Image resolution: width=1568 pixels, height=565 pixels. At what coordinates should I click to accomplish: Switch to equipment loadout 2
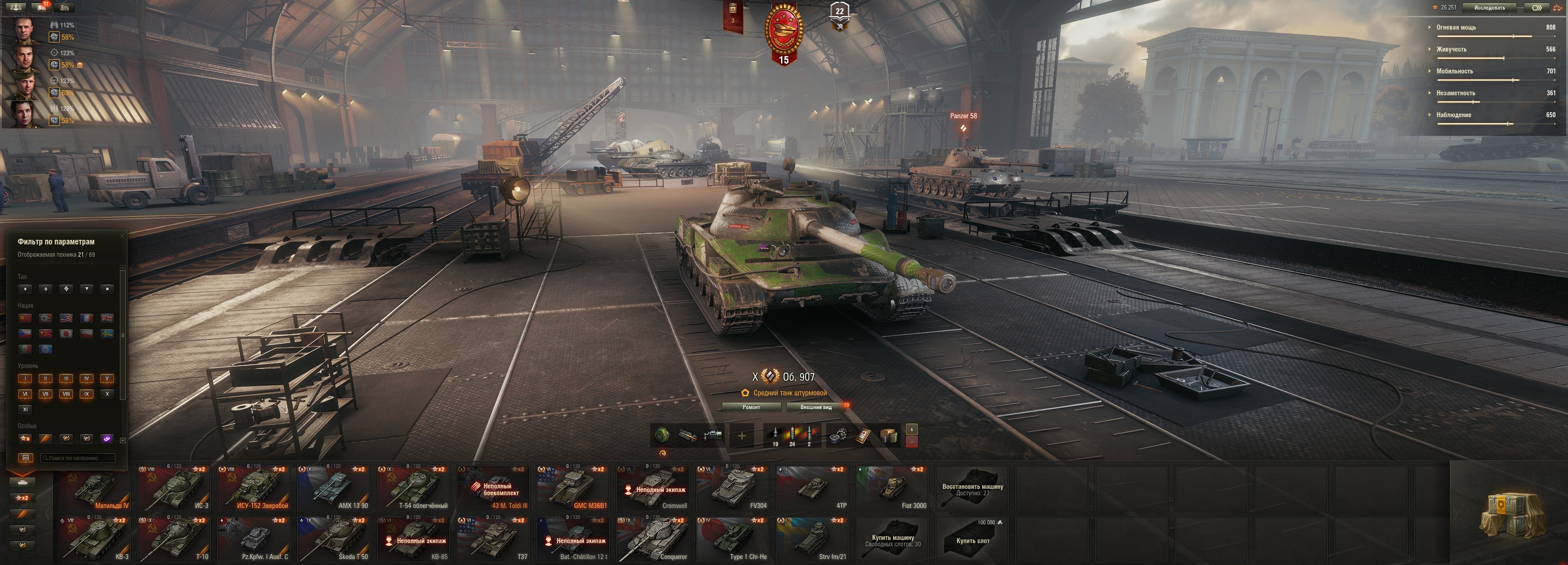(911, 442)
